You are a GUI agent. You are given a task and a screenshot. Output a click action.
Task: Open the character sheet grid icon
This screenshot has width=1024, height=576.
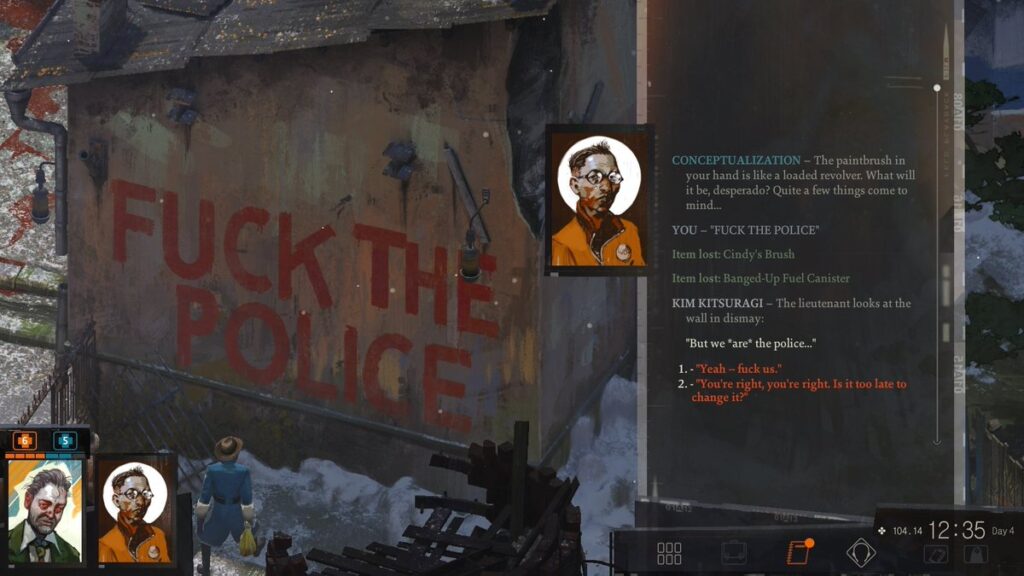point(669,553)
